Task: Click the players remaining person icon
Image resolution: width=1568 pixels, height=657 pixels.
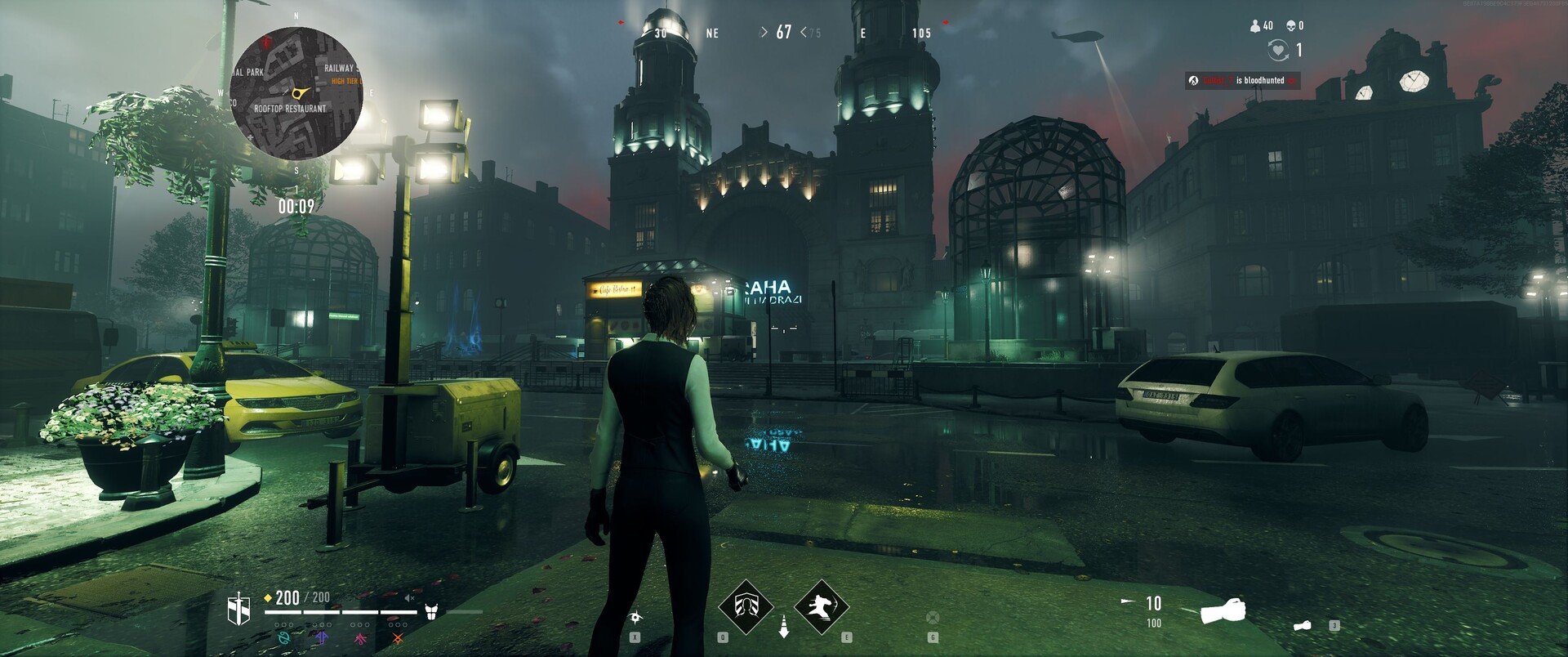Action: [x=1255, y=26]
